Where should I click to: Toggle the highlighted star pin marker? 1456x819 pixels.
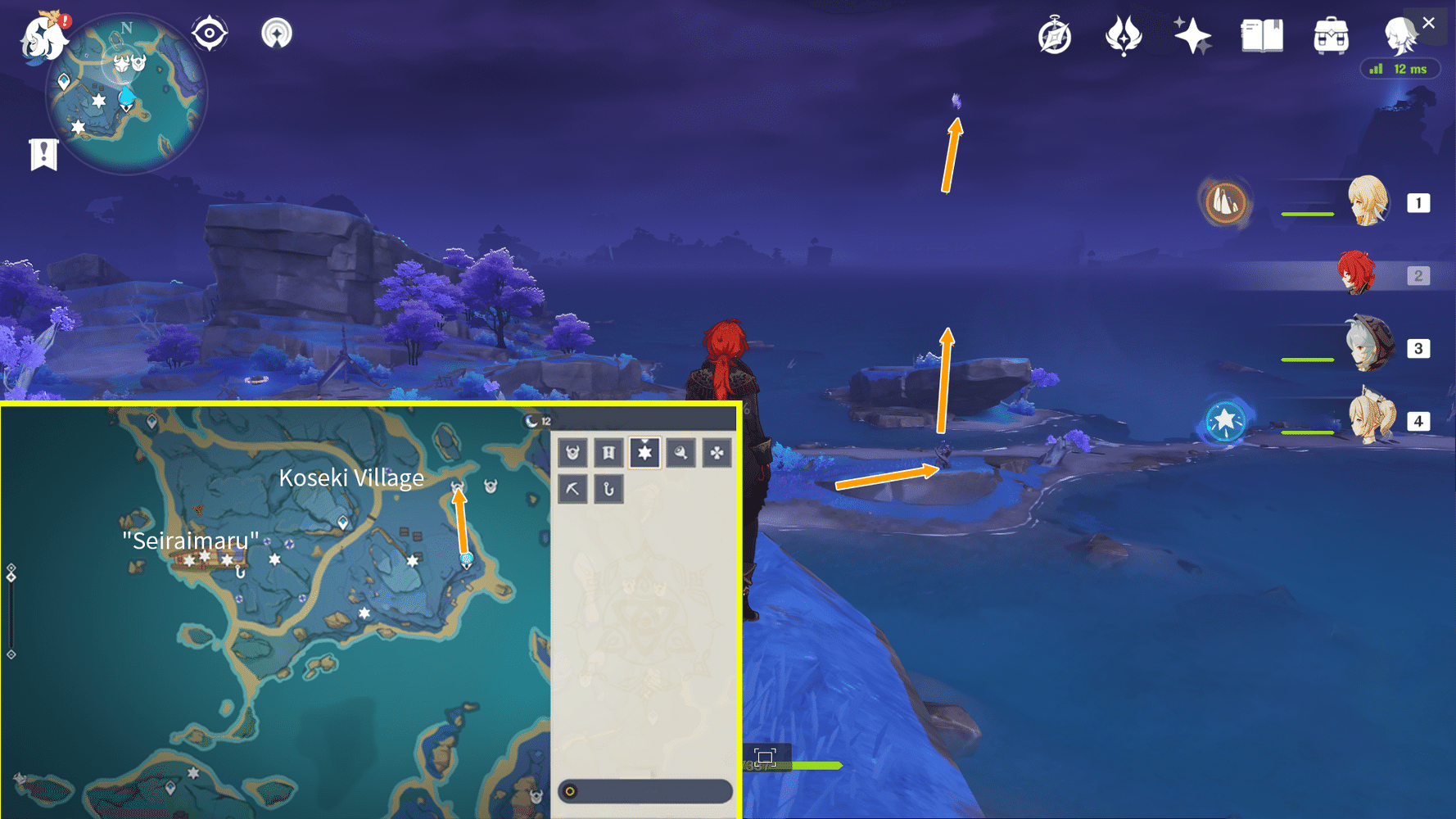[x=644, y=453]
